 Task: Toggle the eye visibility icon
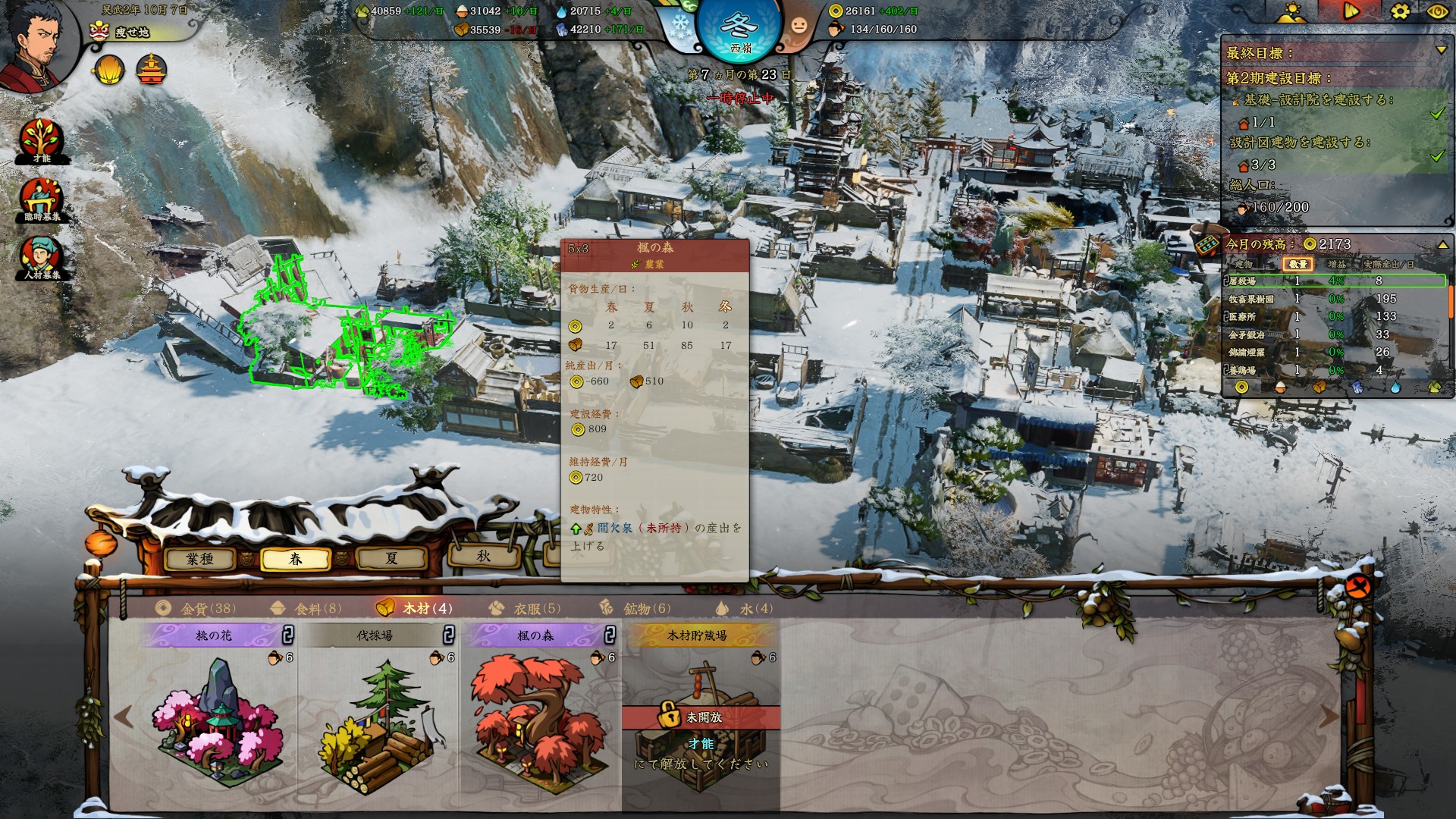tap(1436, 11)
